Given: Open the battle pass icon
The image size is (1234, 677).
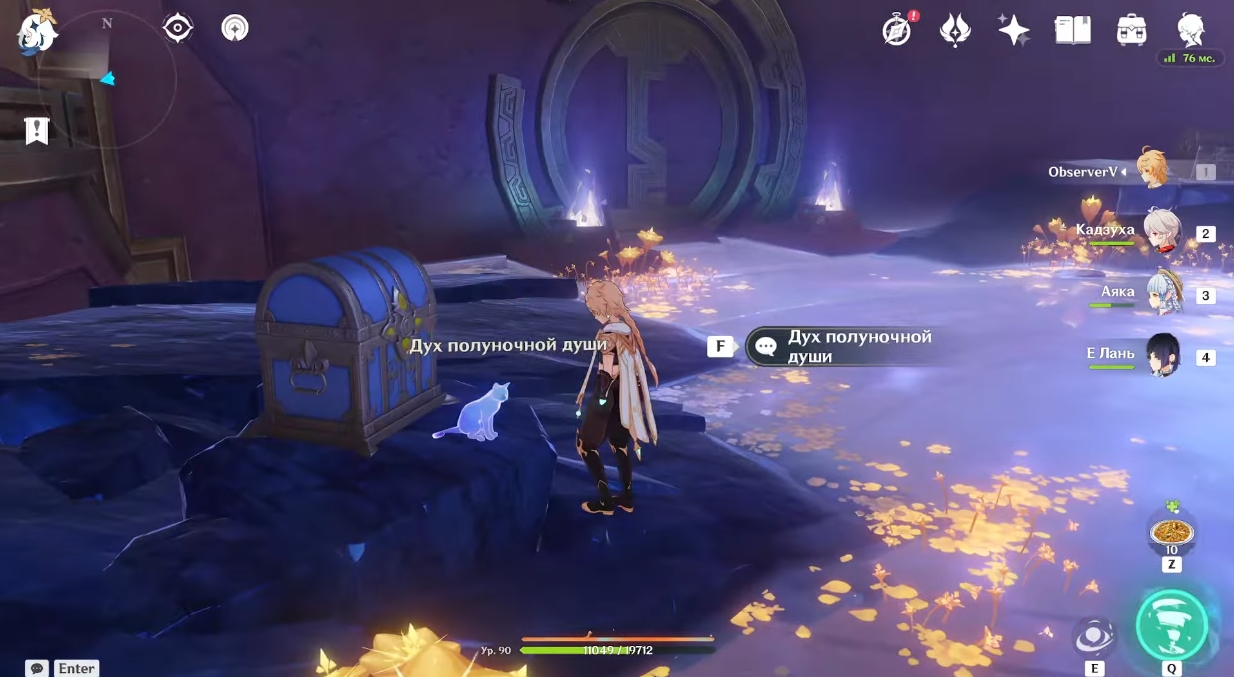Looking at the screenshot, I should coord(955,30).
